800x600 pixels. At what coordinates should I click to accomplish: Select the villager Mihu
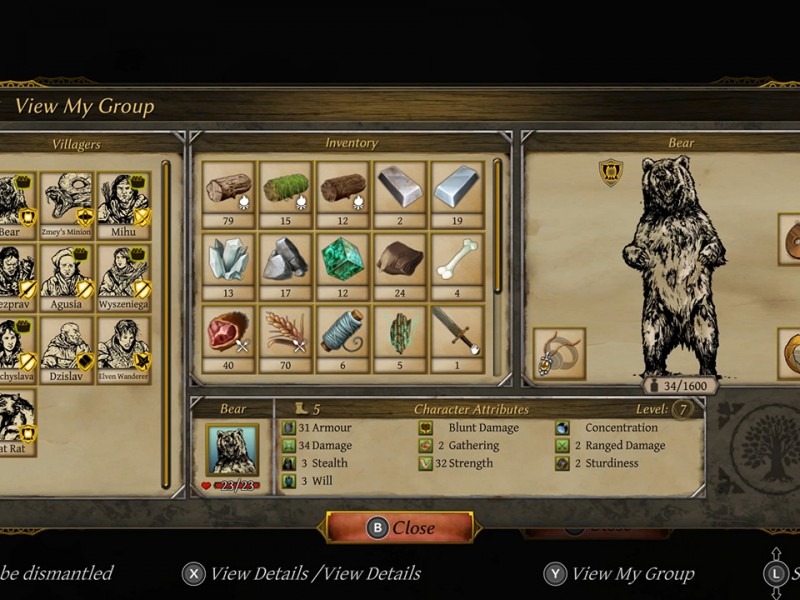coord(124,200)
